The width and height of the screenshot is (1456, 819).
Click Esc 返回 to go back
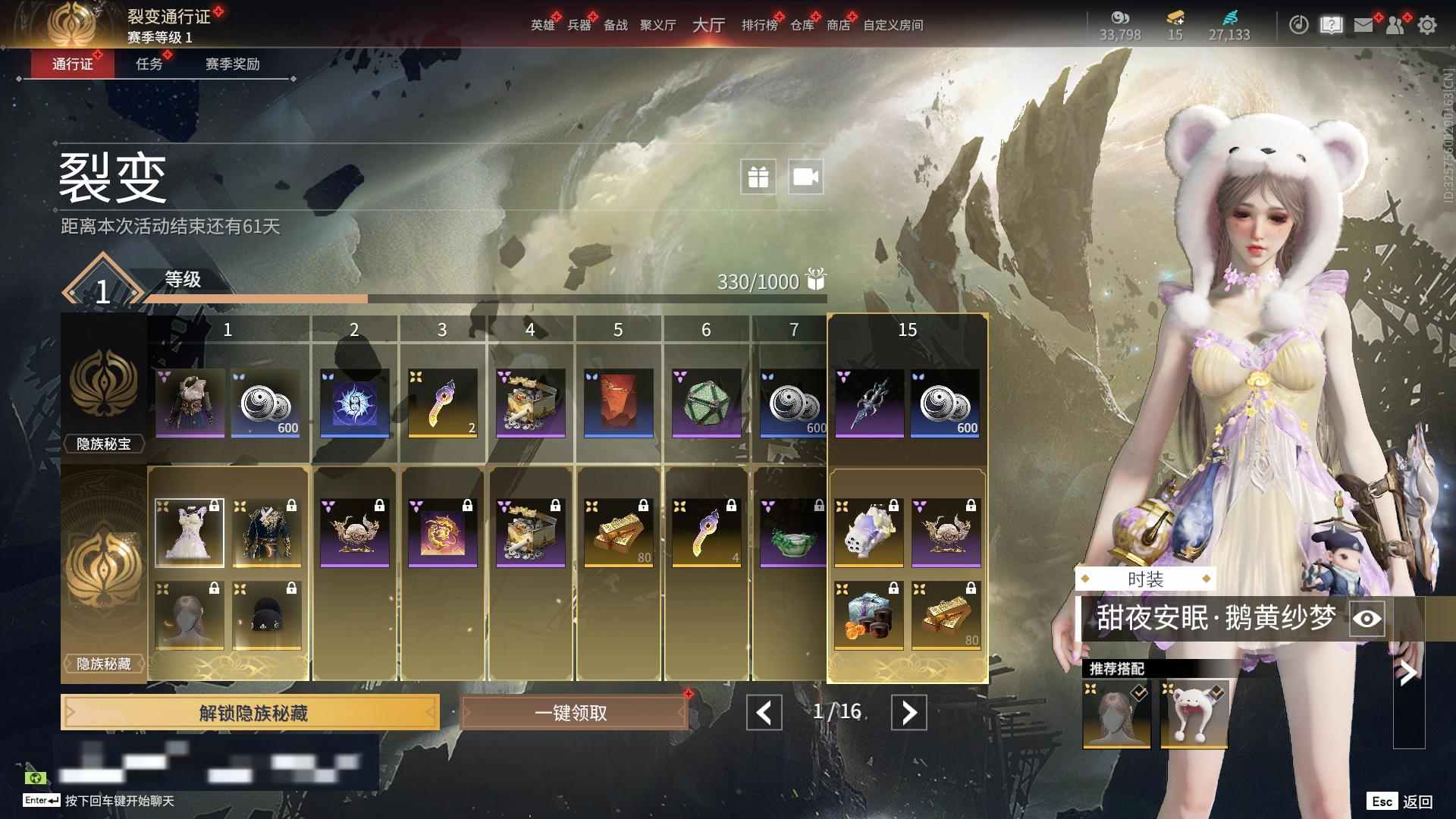point(1400,802)
